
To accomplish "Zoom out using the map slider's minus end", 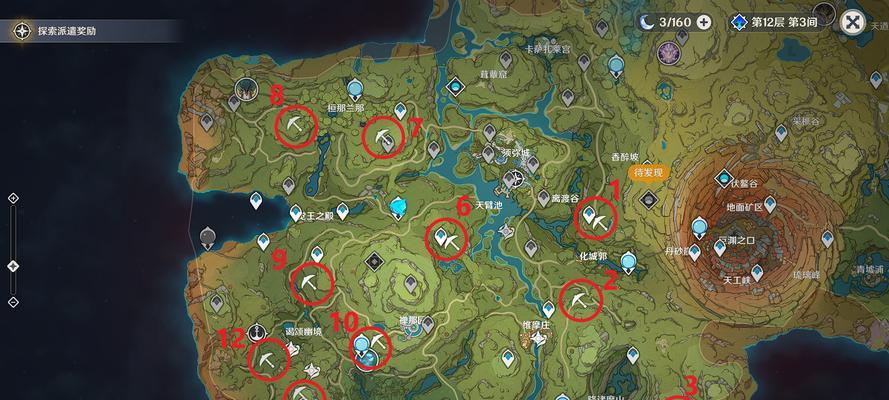I will (x=13, y=302).
